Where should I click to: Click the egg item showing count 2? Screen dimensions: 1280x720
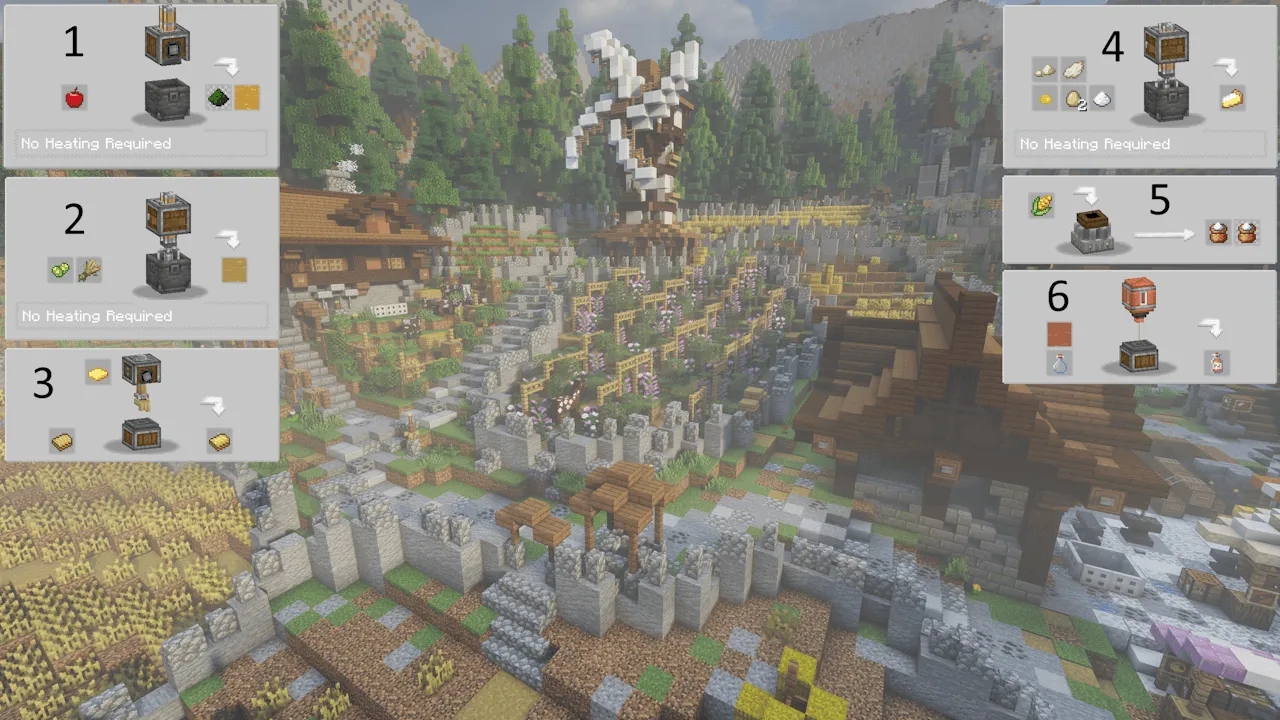pos(1070,100)
